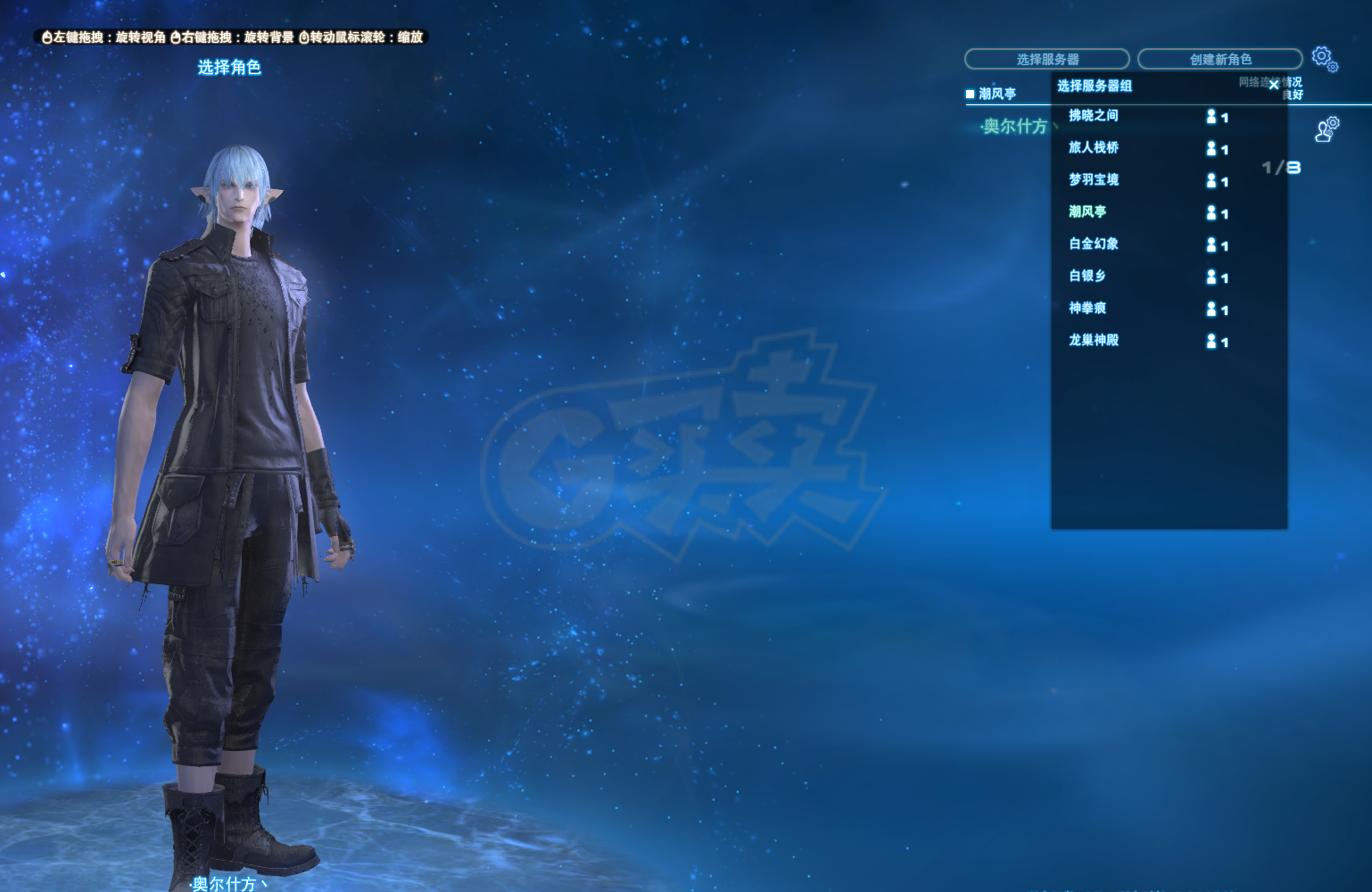
Task: Create a new character with 创建新角色
Action: [1219, 59]
